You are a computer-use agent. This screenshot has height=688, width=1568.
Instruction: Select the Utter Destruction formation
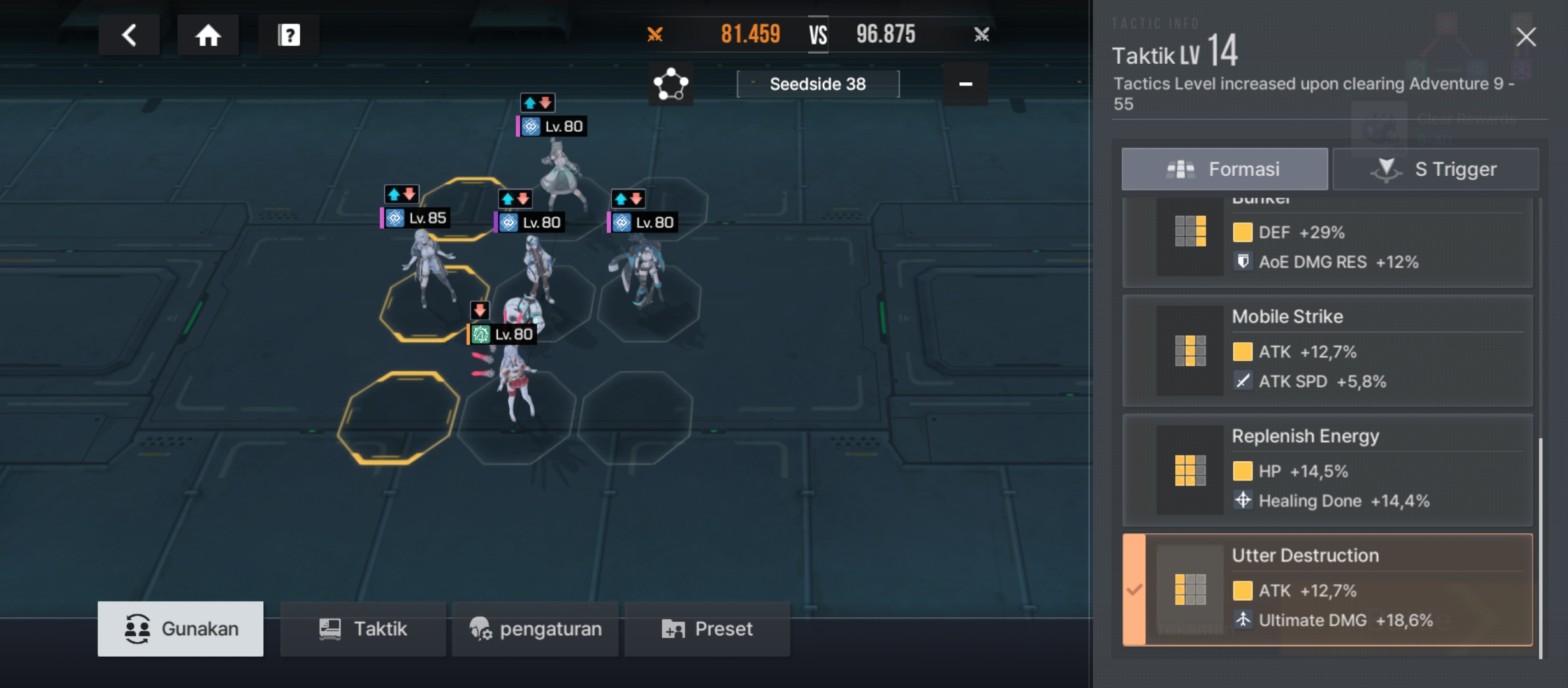[1328, 589]
